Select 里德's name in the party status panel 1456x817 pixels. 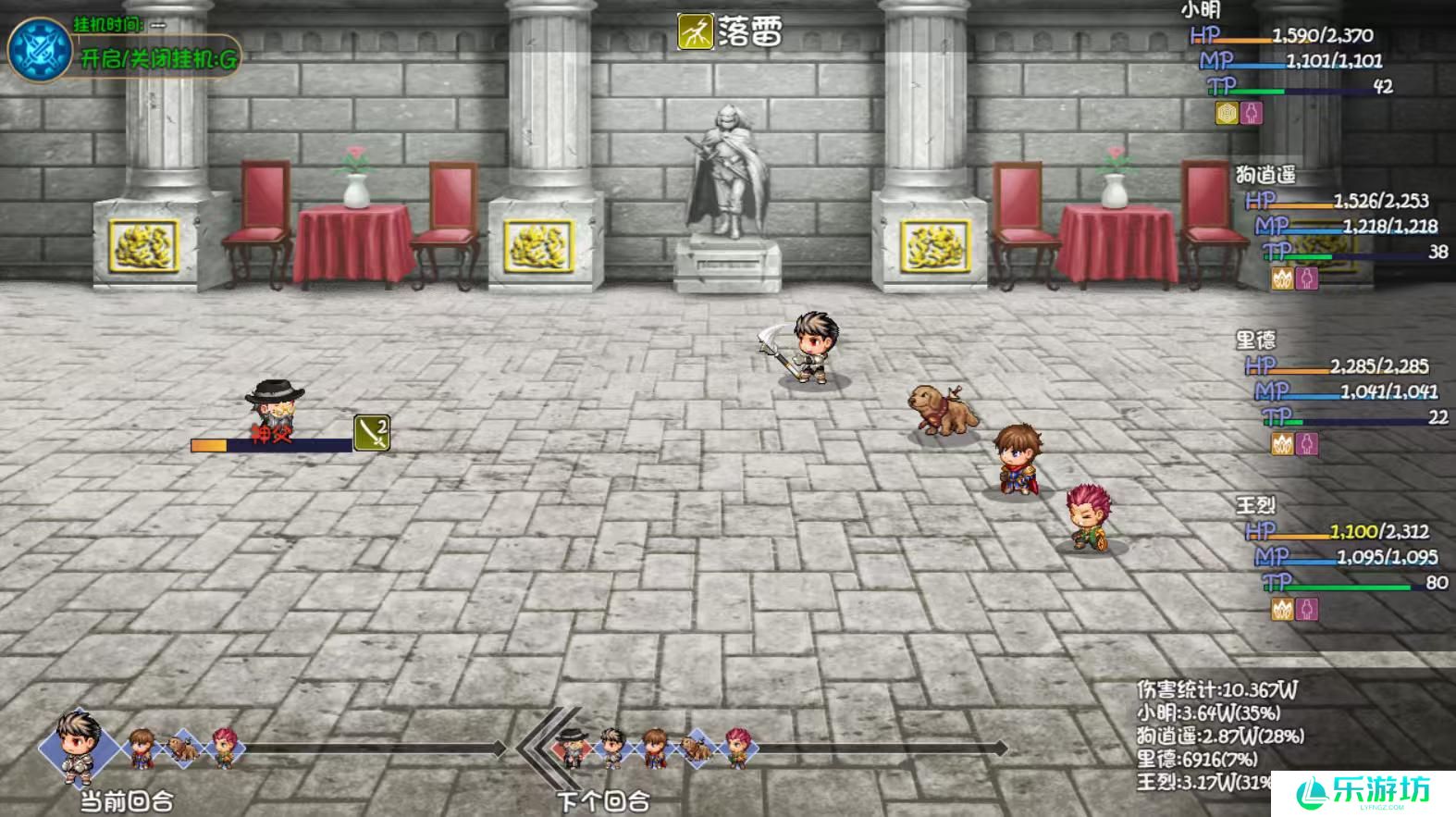(1255, 340)
